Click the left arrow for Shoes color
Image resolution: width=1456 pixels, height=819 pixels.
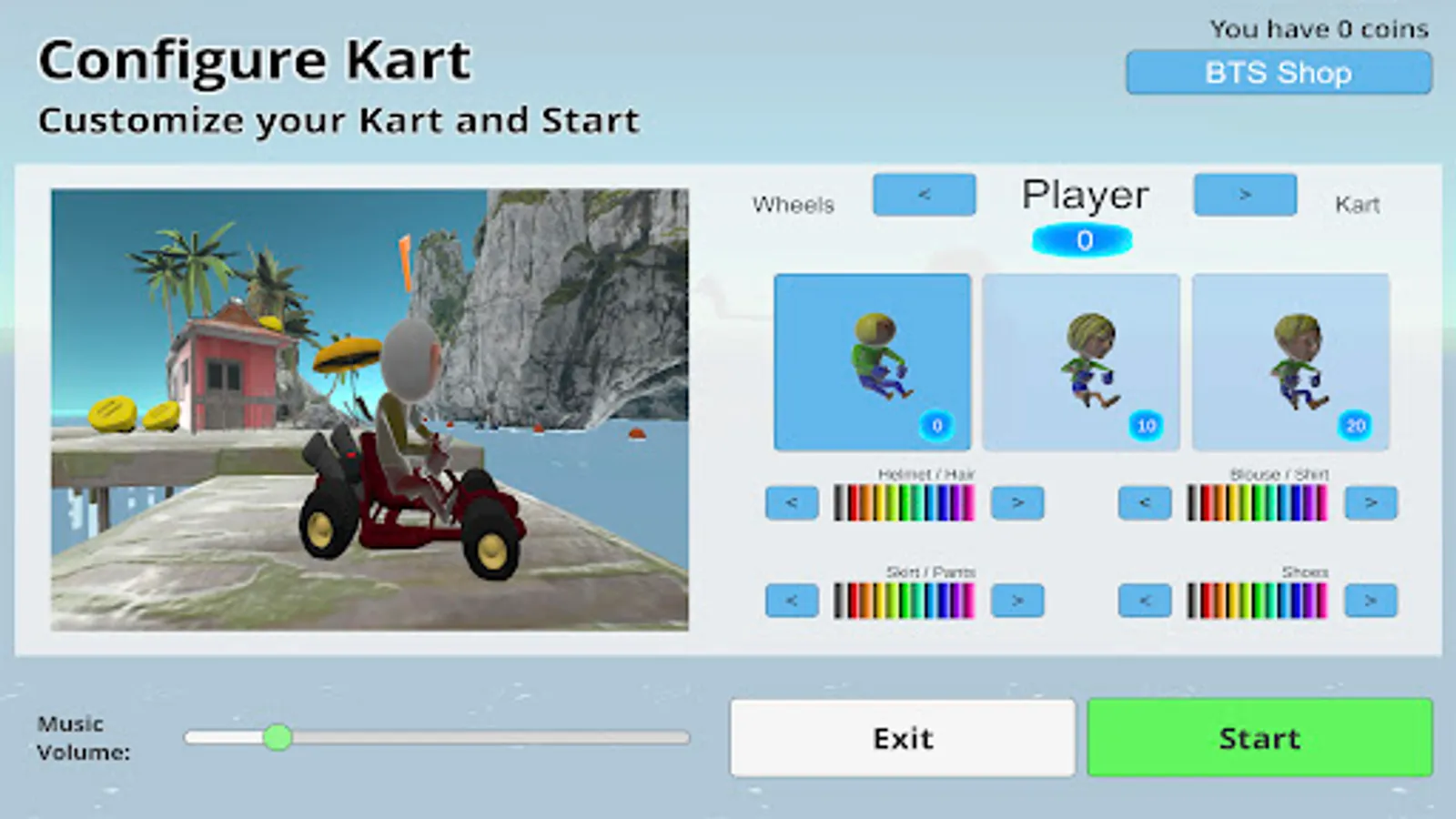pos(1144,600)
